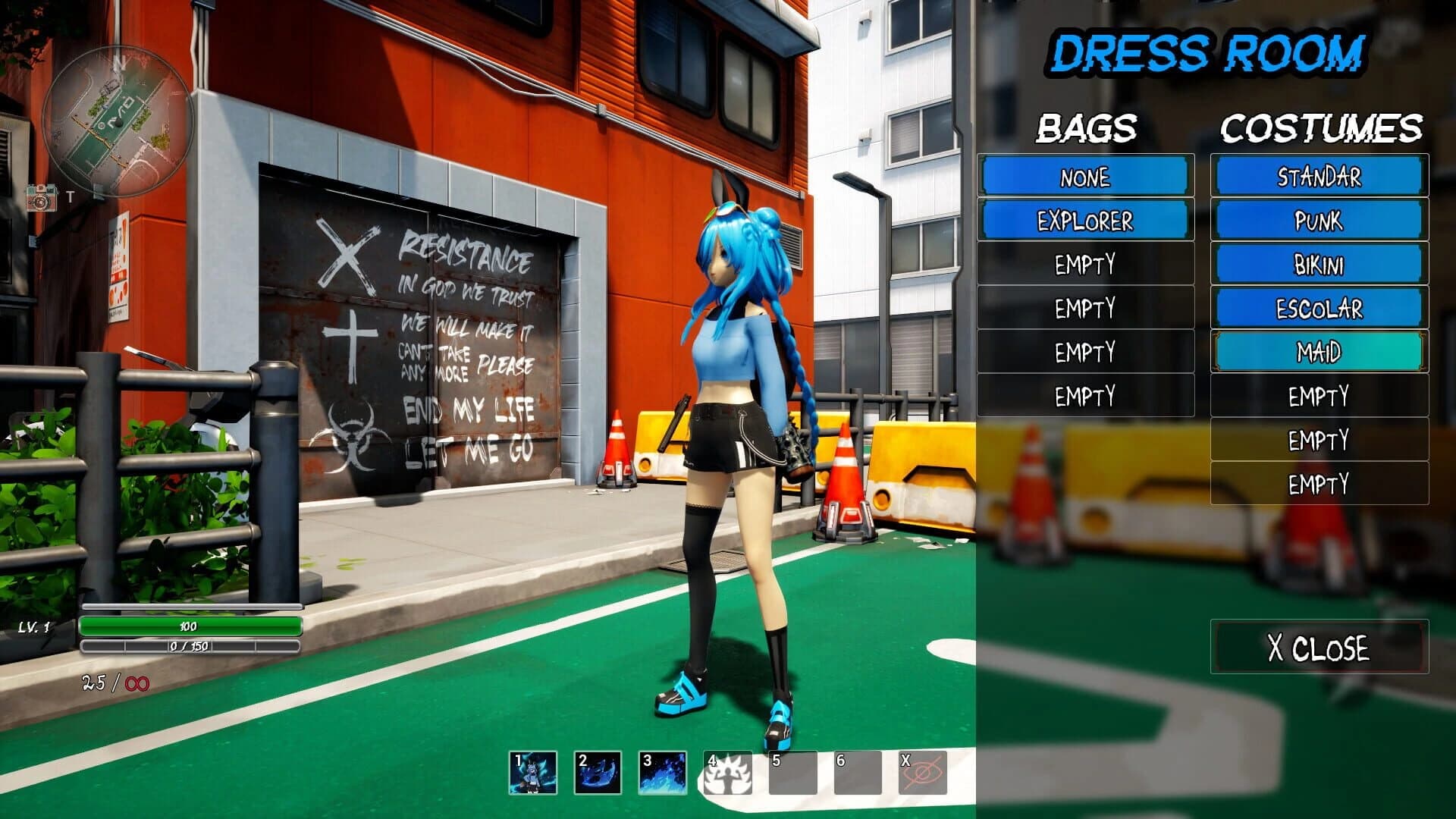The width and height of the screenshot is (1456, 819).
Task: Select the STANDAR costume option
Action: (1319, 177)
